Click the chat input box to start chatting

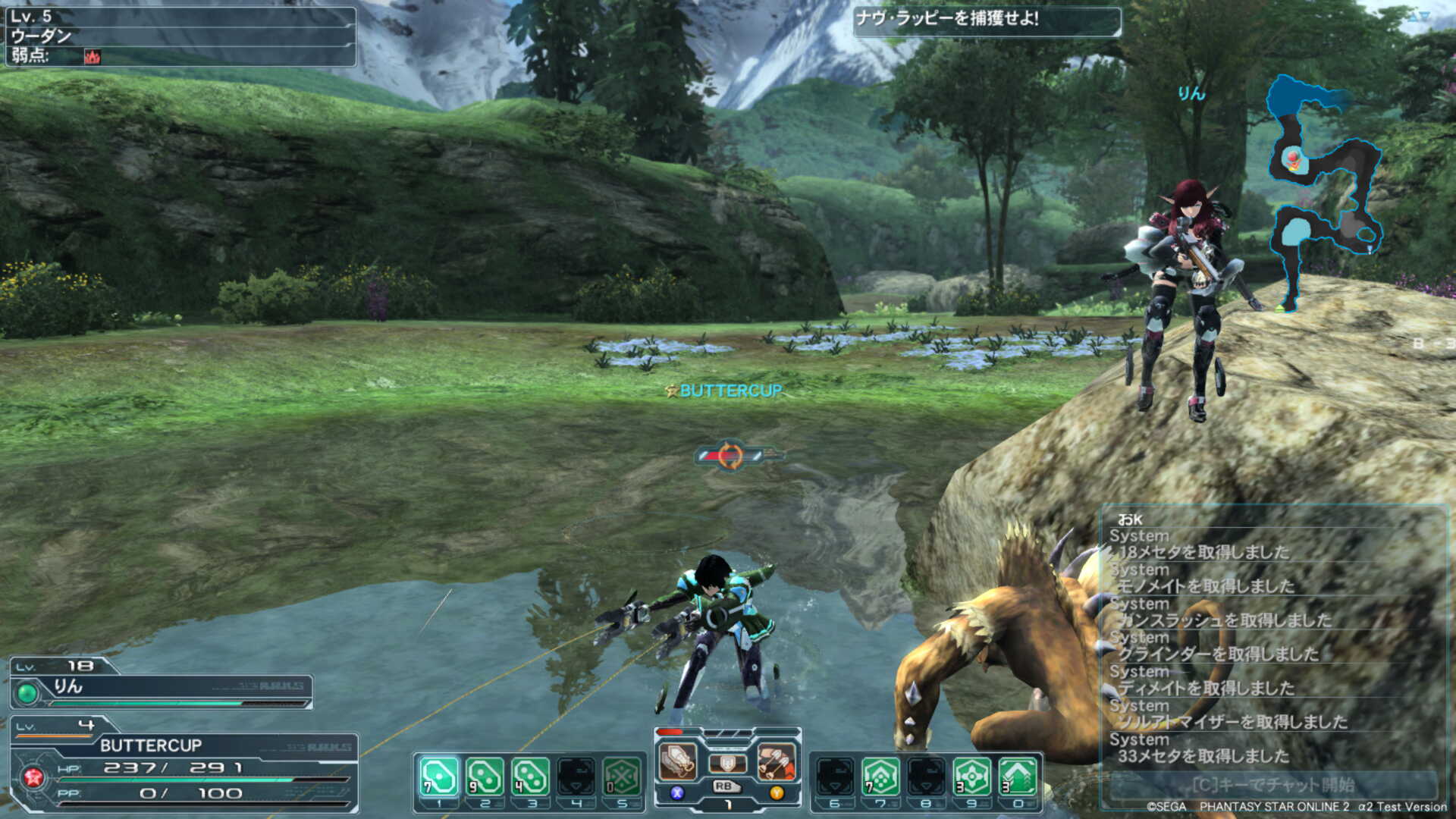point(1272,785)
